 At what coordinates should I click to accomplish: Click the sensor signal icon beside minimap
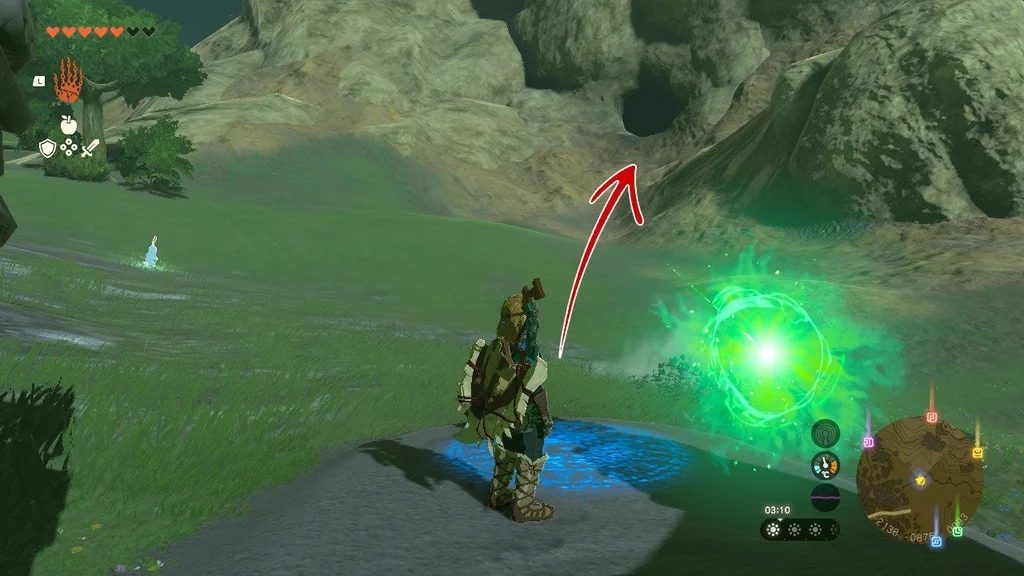pos(825,433)
